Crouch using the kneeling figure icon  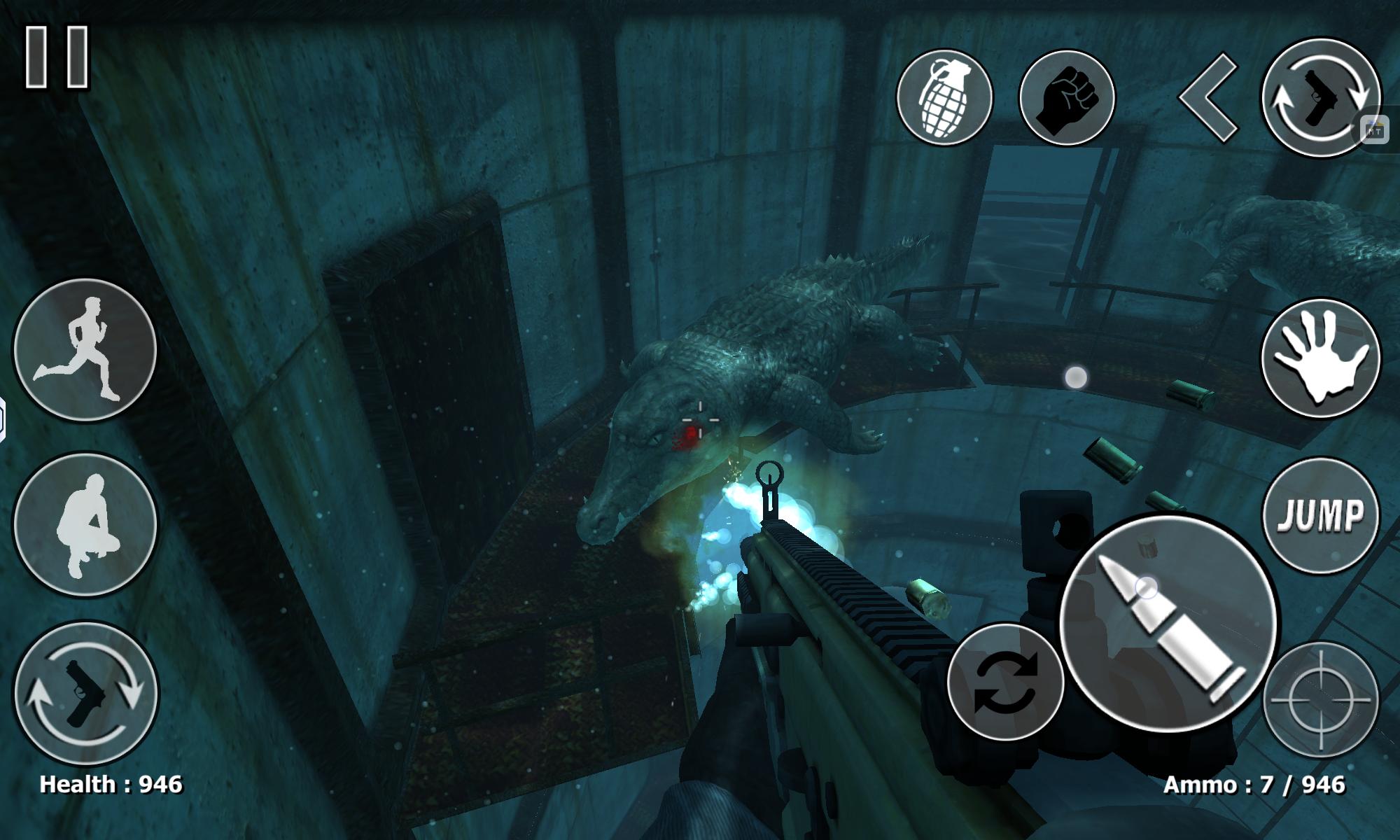85,524
